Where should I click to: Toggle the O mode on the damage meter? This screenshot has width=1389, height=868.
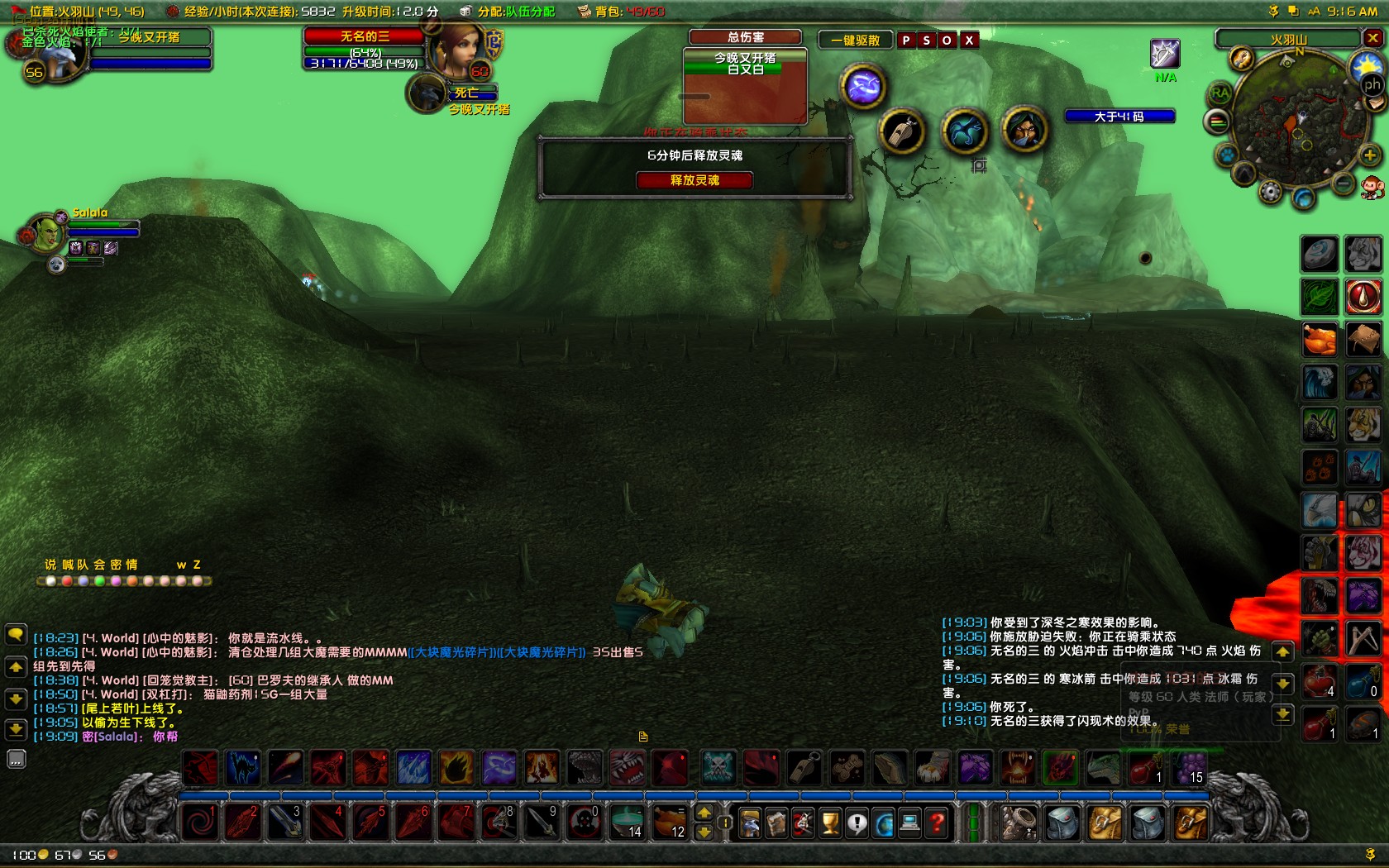click(947, 40)
